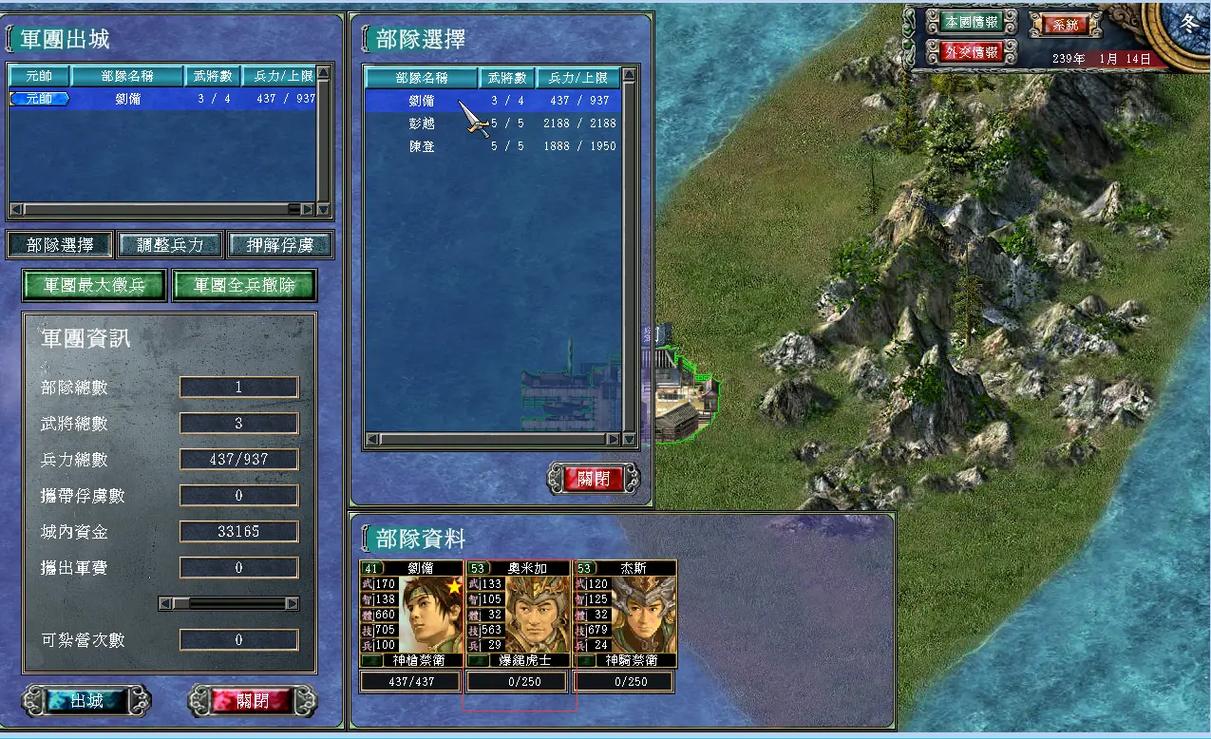Open 外交情報 diplomacy info
Image resolution: width=1211 pixels, height=739 pixels.
coord(971,52)
